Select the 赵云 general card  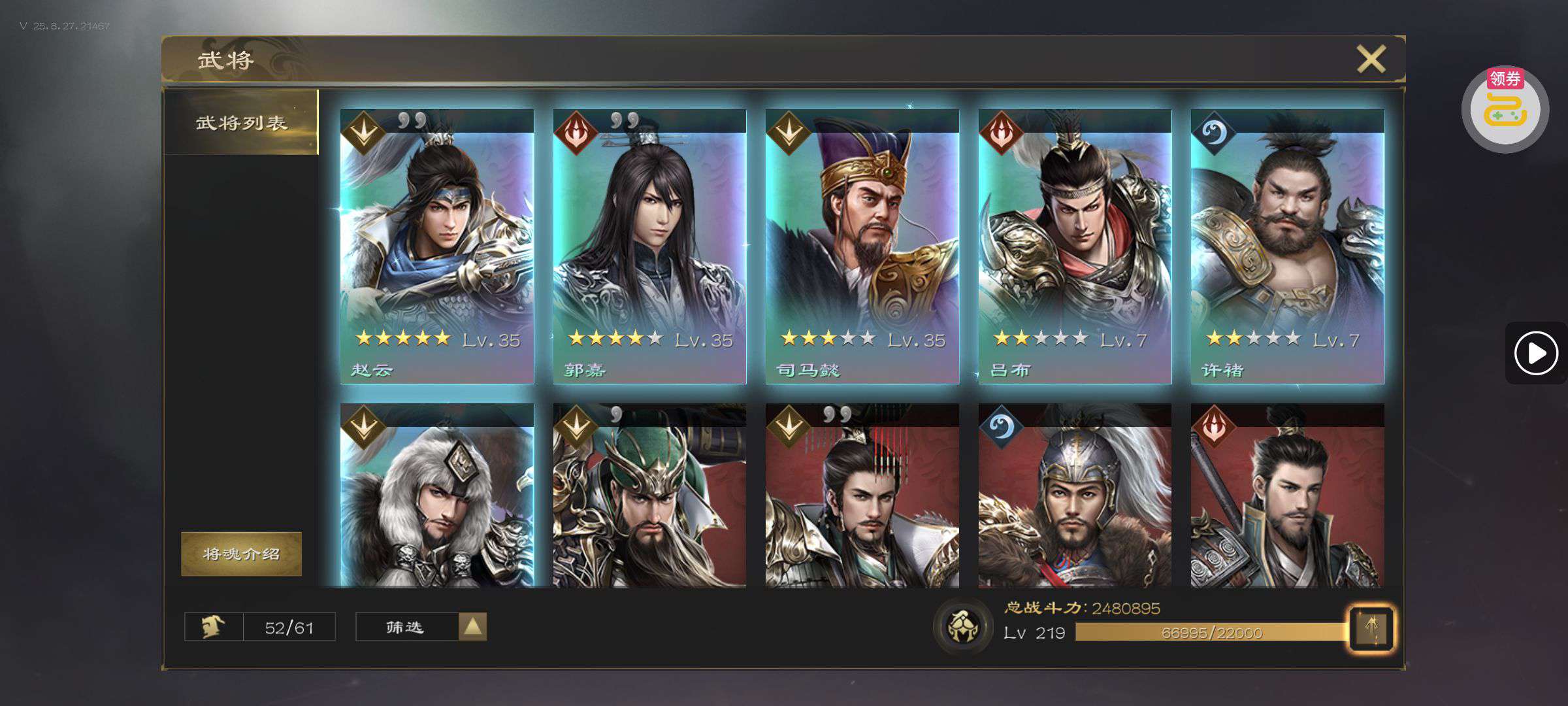[436, 246]
